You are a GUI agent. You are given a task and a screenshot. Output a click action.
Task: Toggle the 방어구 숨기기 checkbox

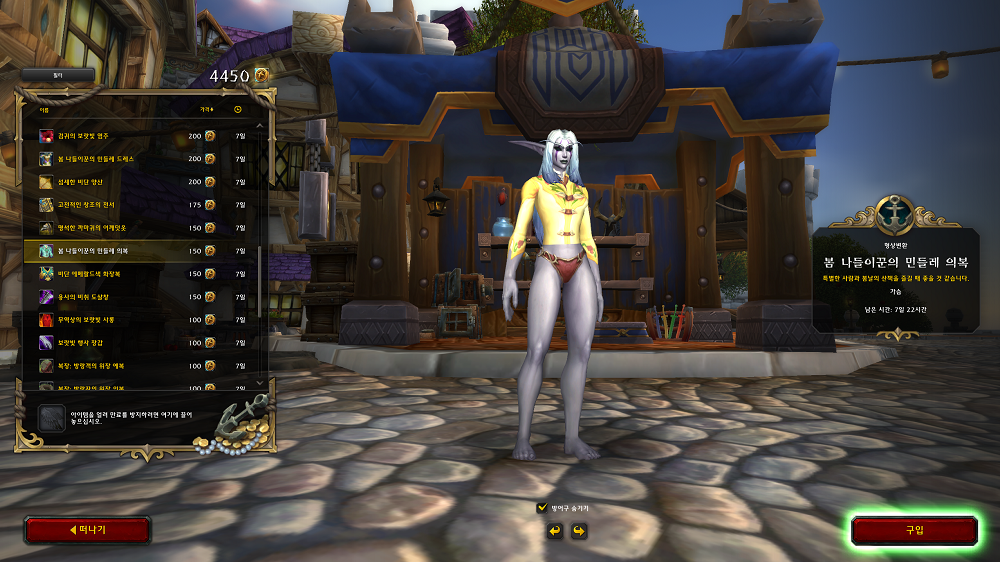[543, 508]
